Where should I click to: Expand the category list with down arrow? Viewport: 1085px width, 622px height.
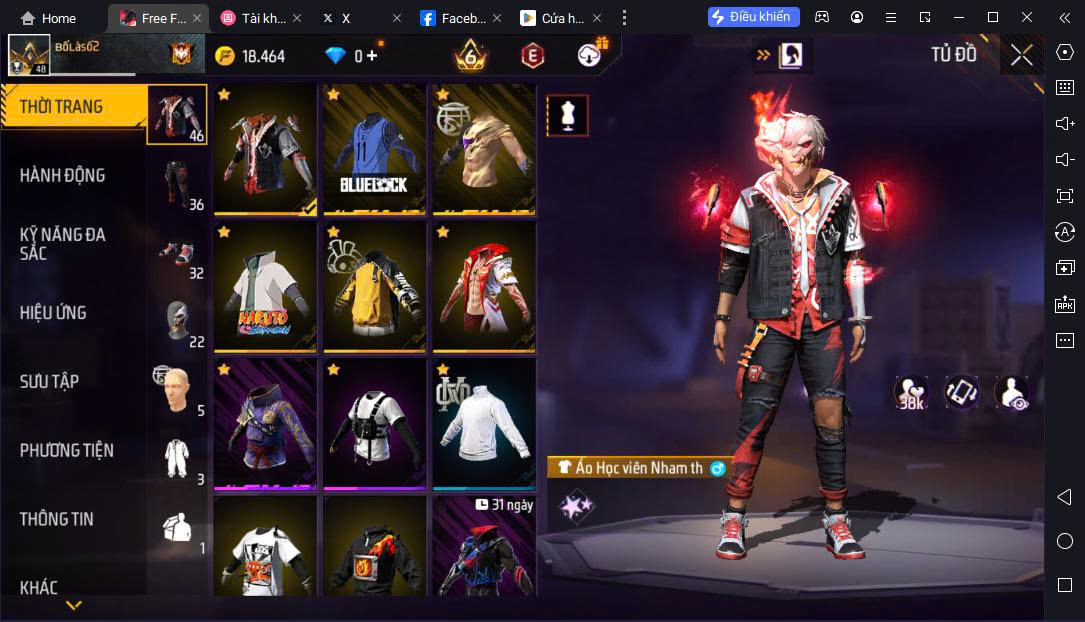[73, 605]
